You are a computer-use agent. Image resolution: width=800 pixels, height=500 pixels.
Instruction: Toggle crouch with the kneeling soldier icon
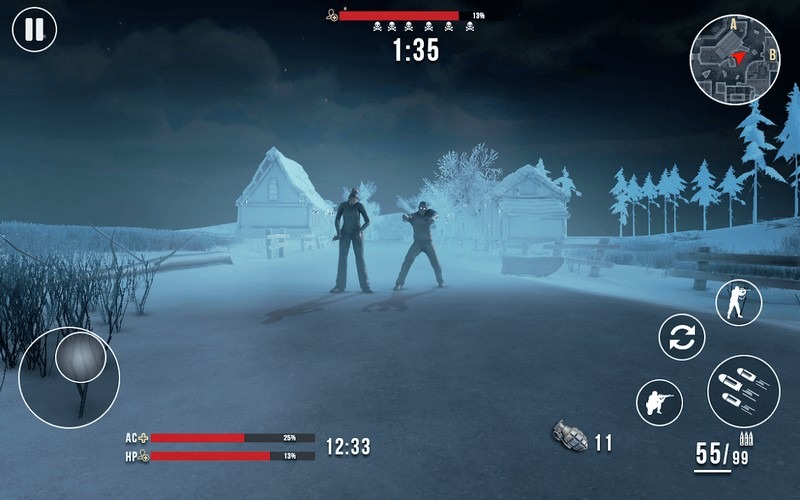pos(660,403)
